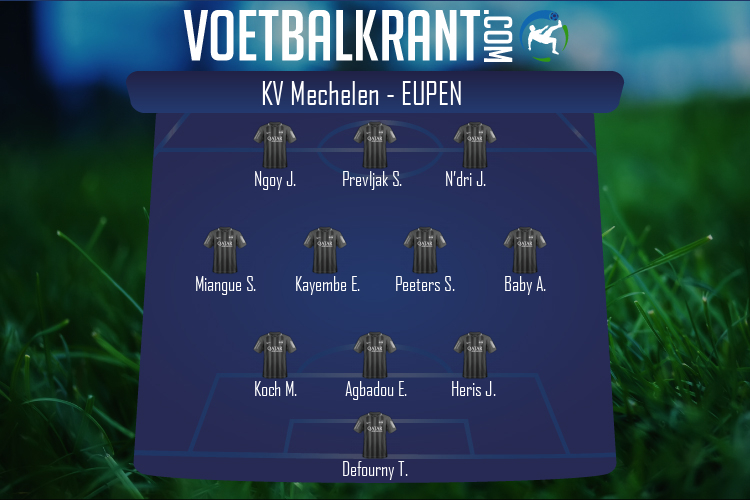Select forward Ngoy J.

275,146
